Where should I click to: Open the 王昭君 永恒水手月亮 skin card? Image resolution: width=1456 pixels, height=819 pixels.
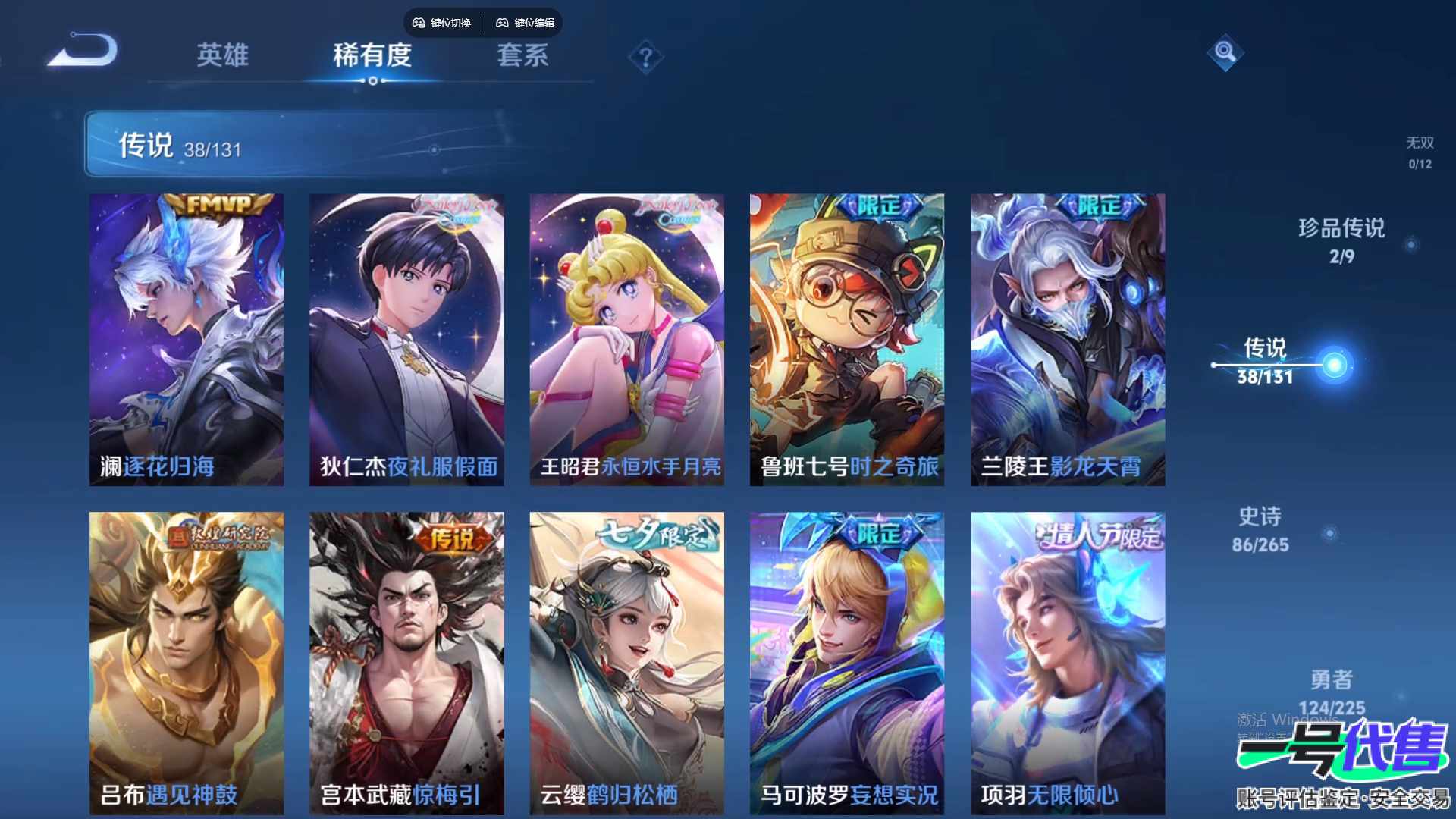click(626, 339)
